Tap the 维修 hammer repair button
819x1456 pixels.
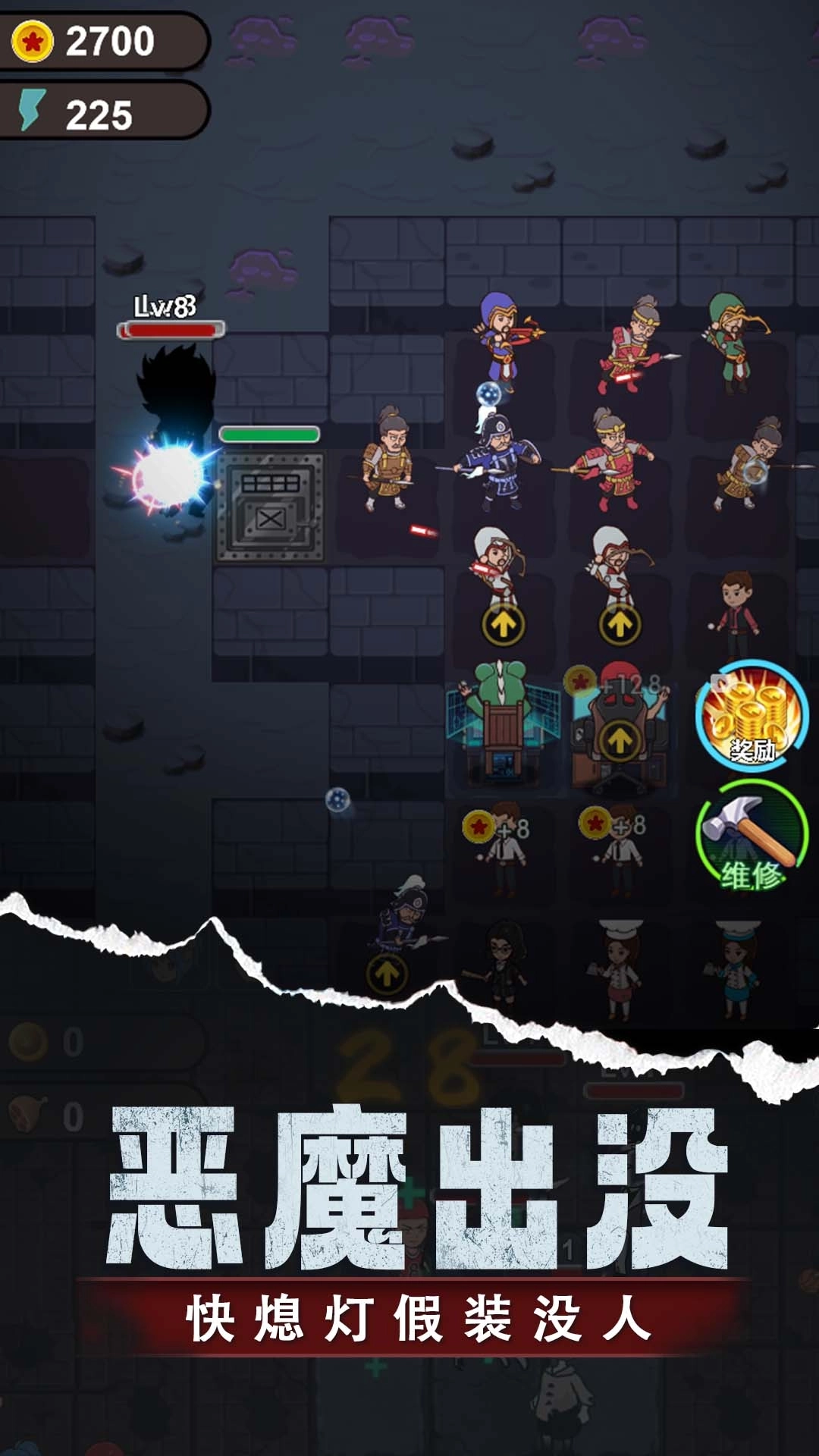point(752,836)
